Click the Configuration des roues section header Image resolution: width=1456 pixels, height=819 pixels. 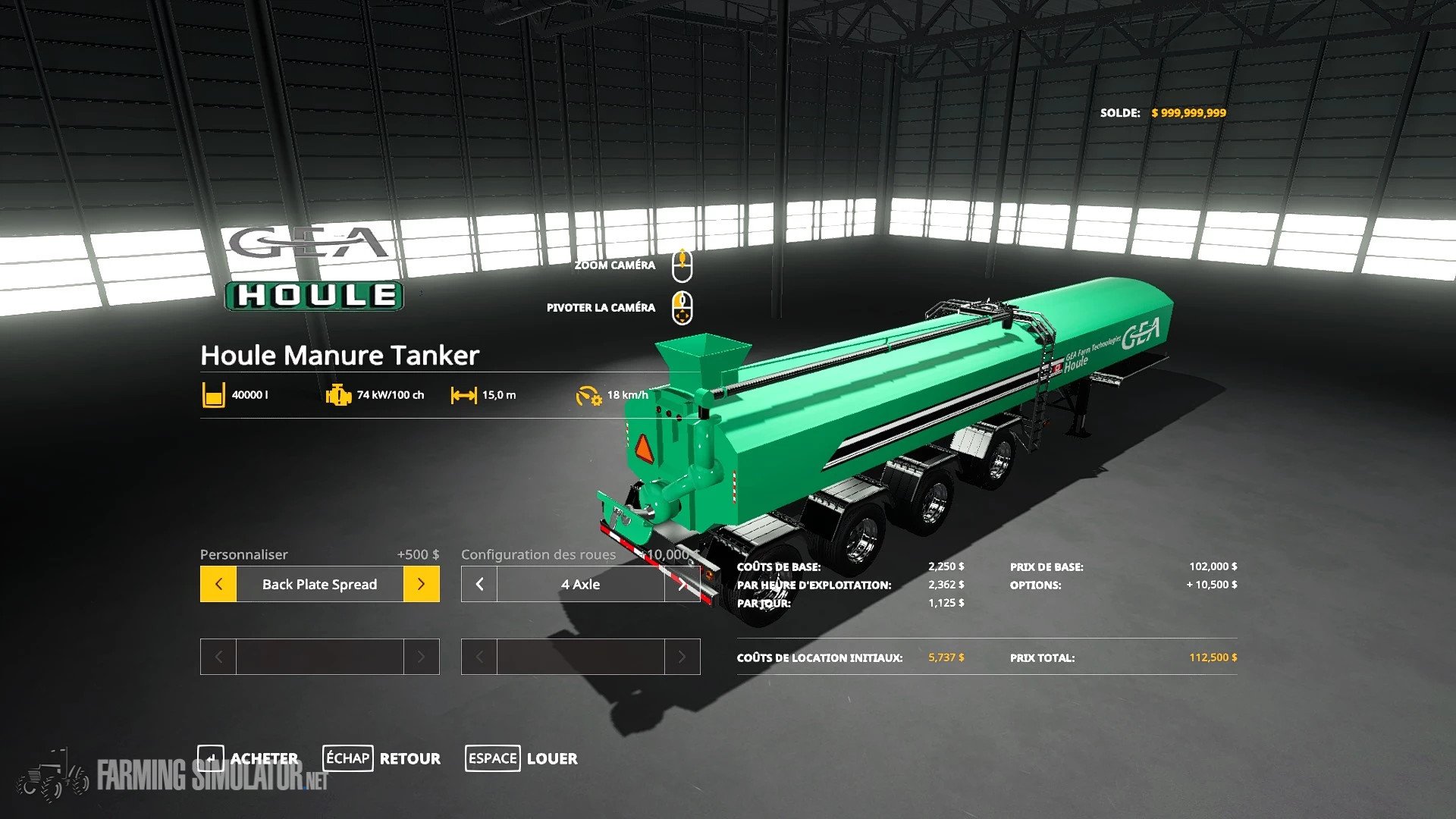click(x=538, y=554)
